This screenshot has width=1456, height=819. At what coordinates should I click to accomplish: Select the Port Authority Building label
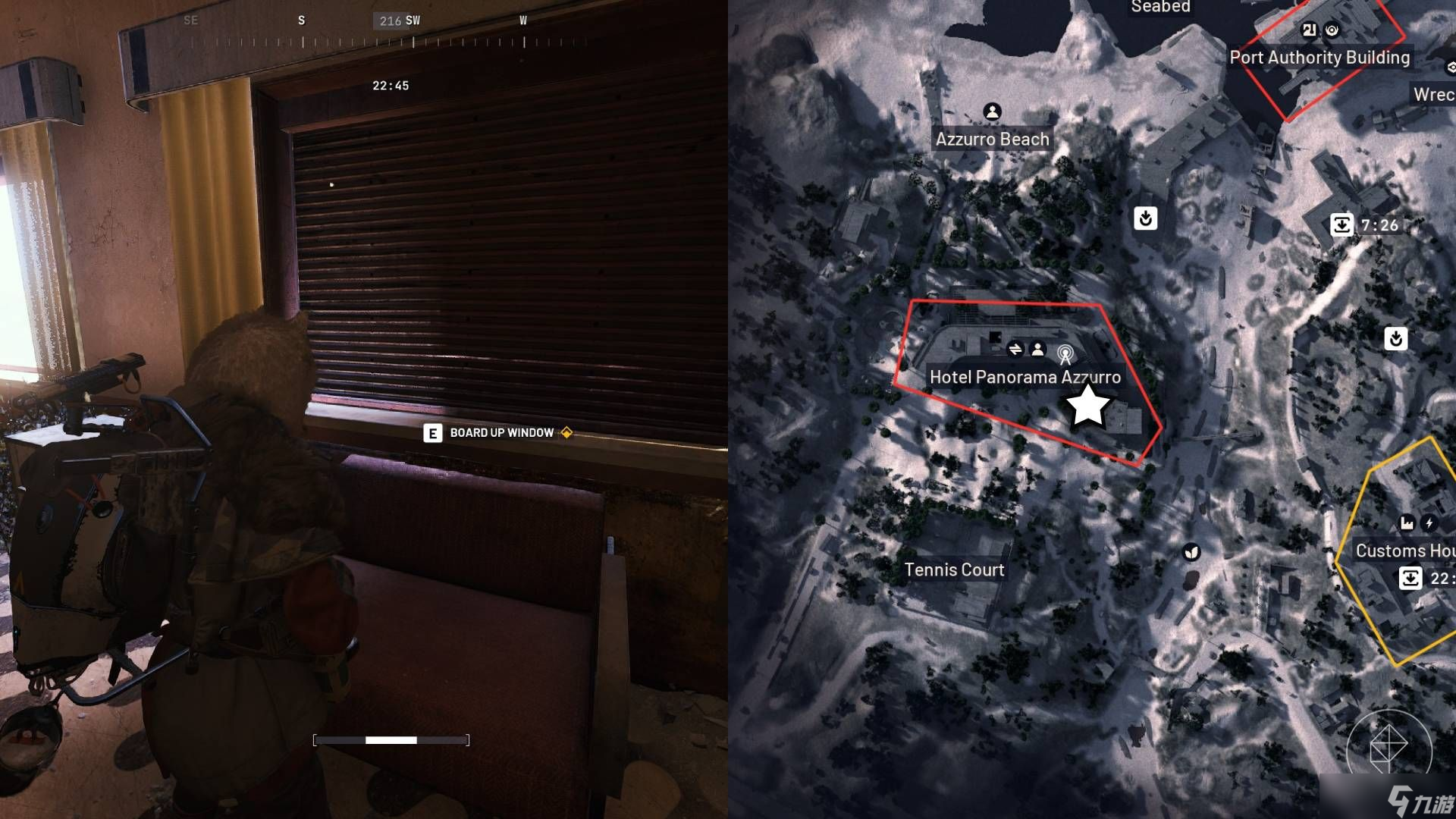(1319, 58)
